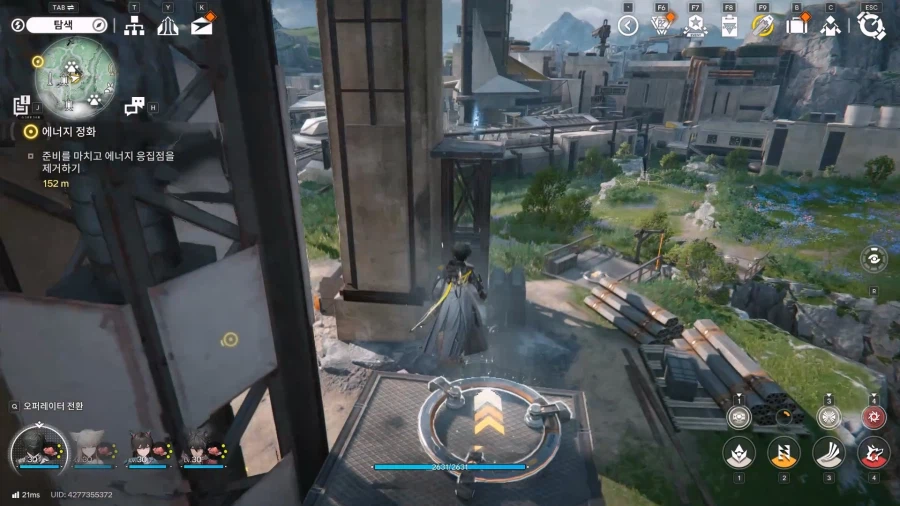Open the mission log document icon

(23, 105)
